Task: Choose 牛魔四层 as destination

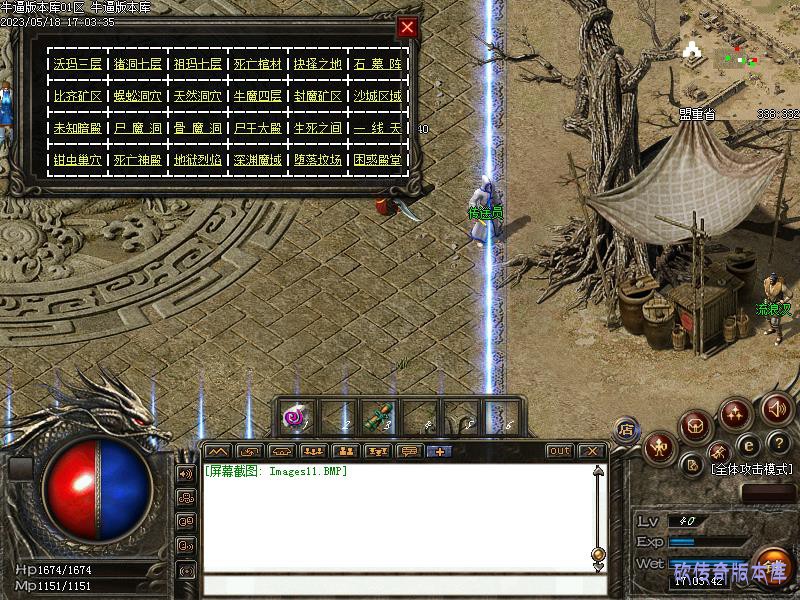Action: click(257, 96)
